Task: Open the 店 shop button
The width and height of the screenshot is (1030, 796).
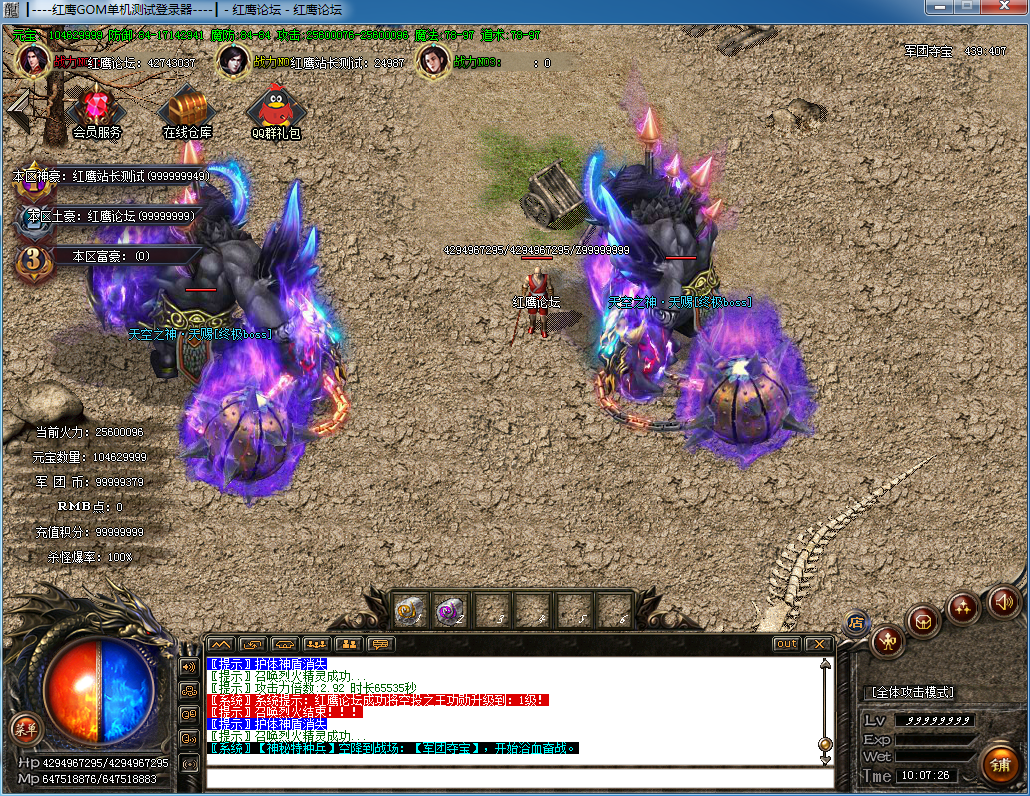Action: (856, 621)
